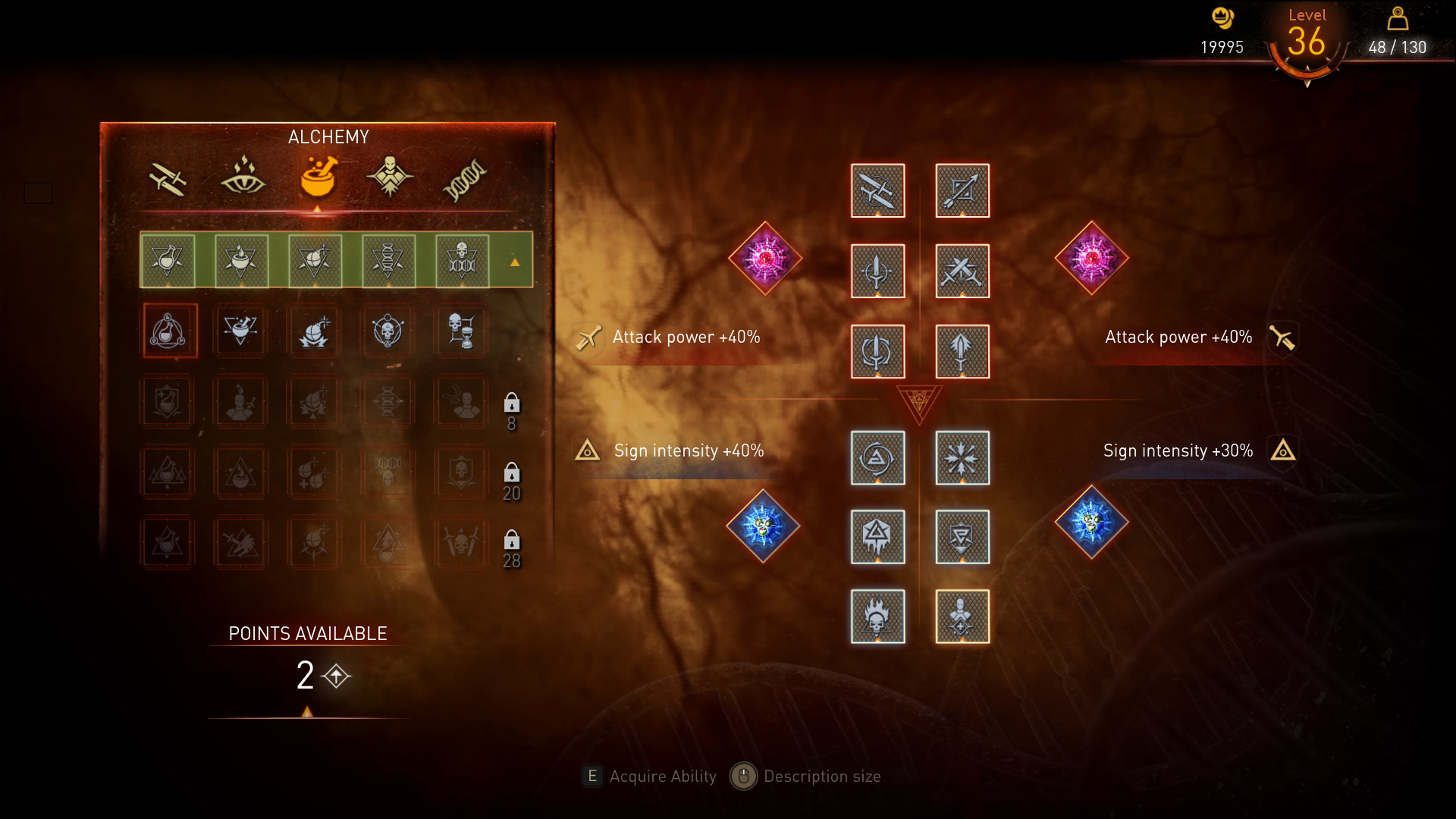Select the equipped dripping triangle sign skill
Screen dimensions: 1456x819
click(877, 537)
